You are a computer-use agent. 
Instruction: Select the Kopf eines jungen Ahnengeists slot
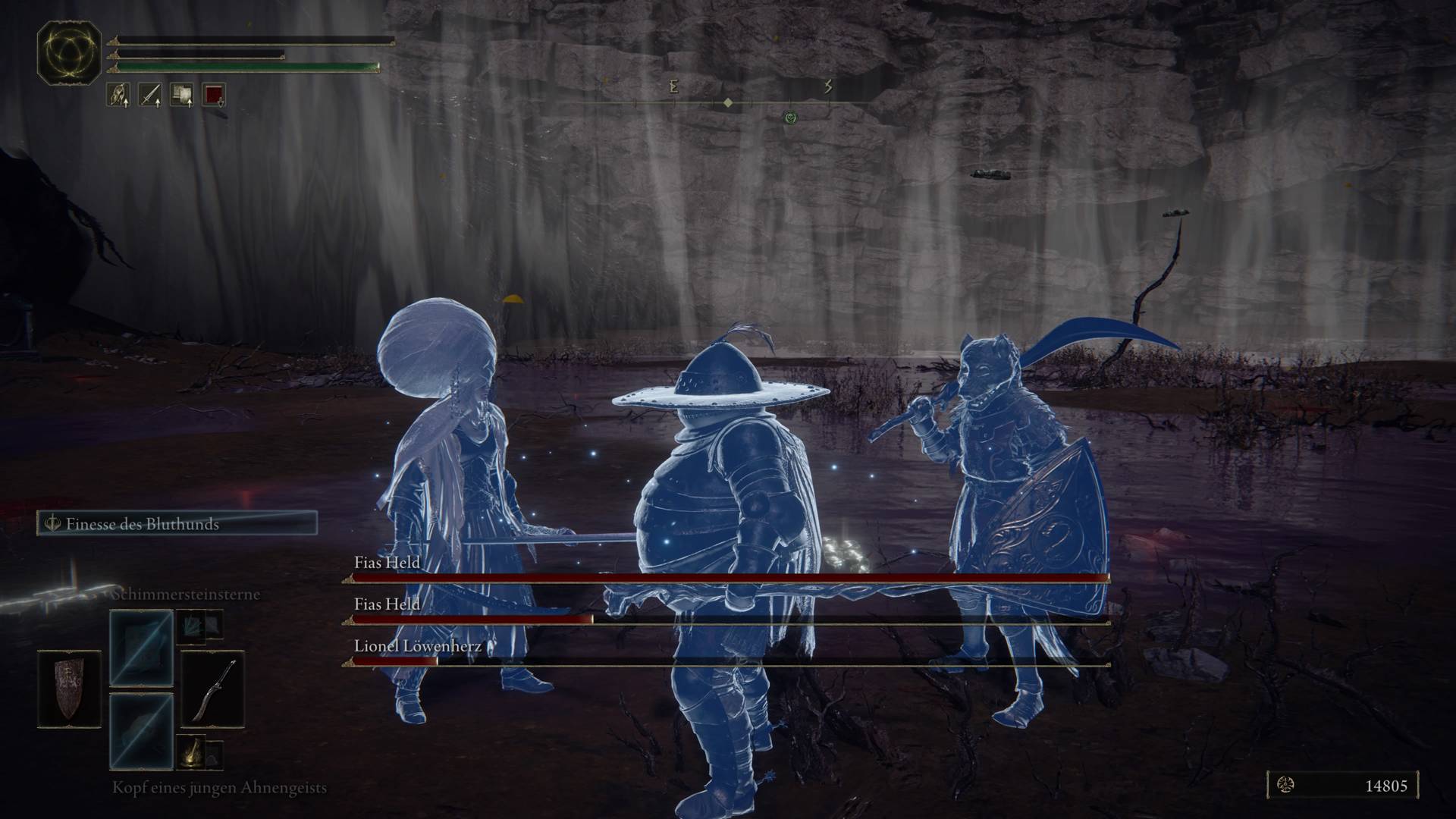pos(141,730)
